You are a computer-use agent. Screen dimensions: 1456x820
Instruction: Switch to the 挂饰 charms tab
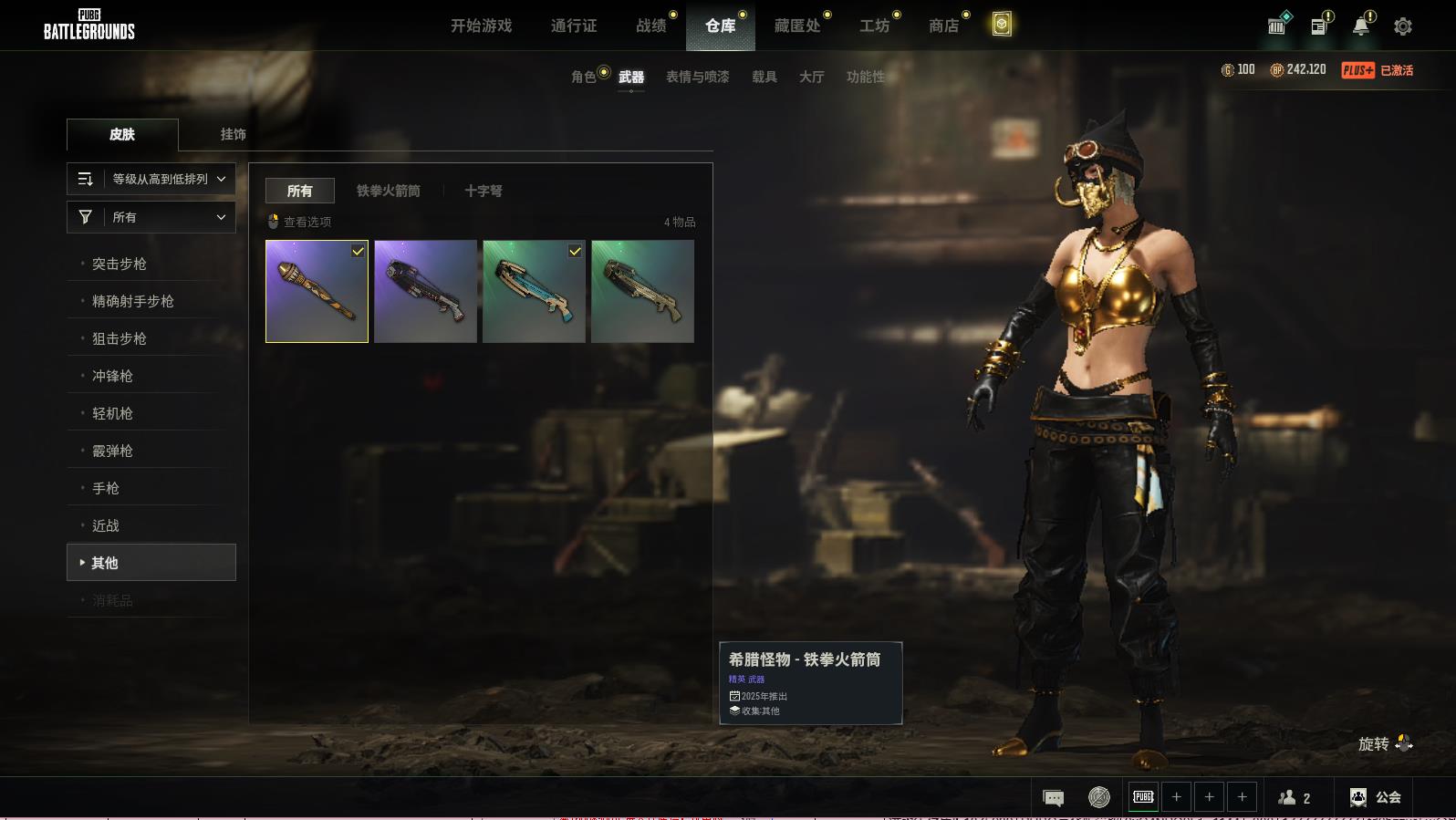coord(233,134)
